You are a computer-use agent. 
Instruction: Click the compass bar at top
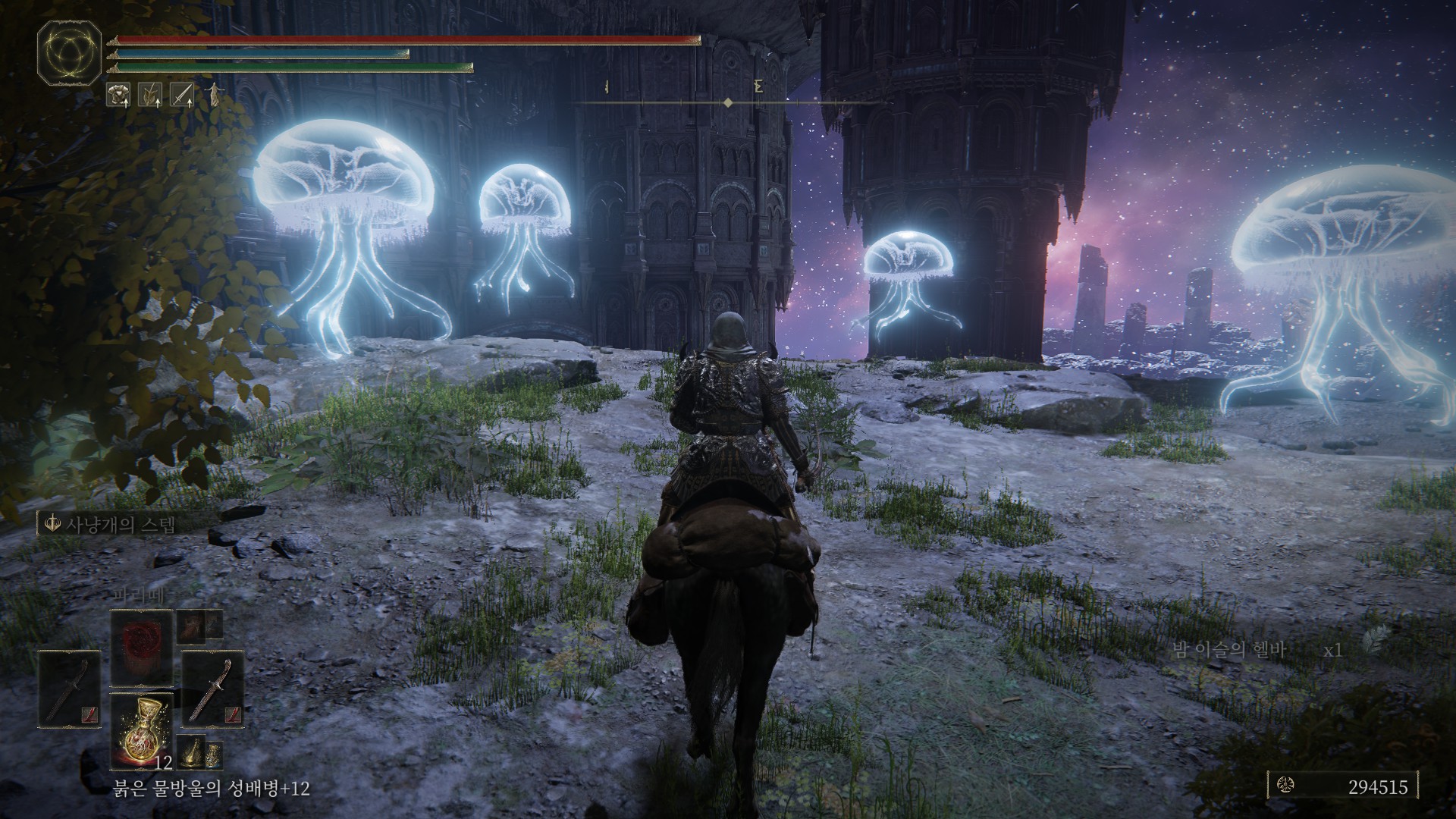tap(726, 102)
